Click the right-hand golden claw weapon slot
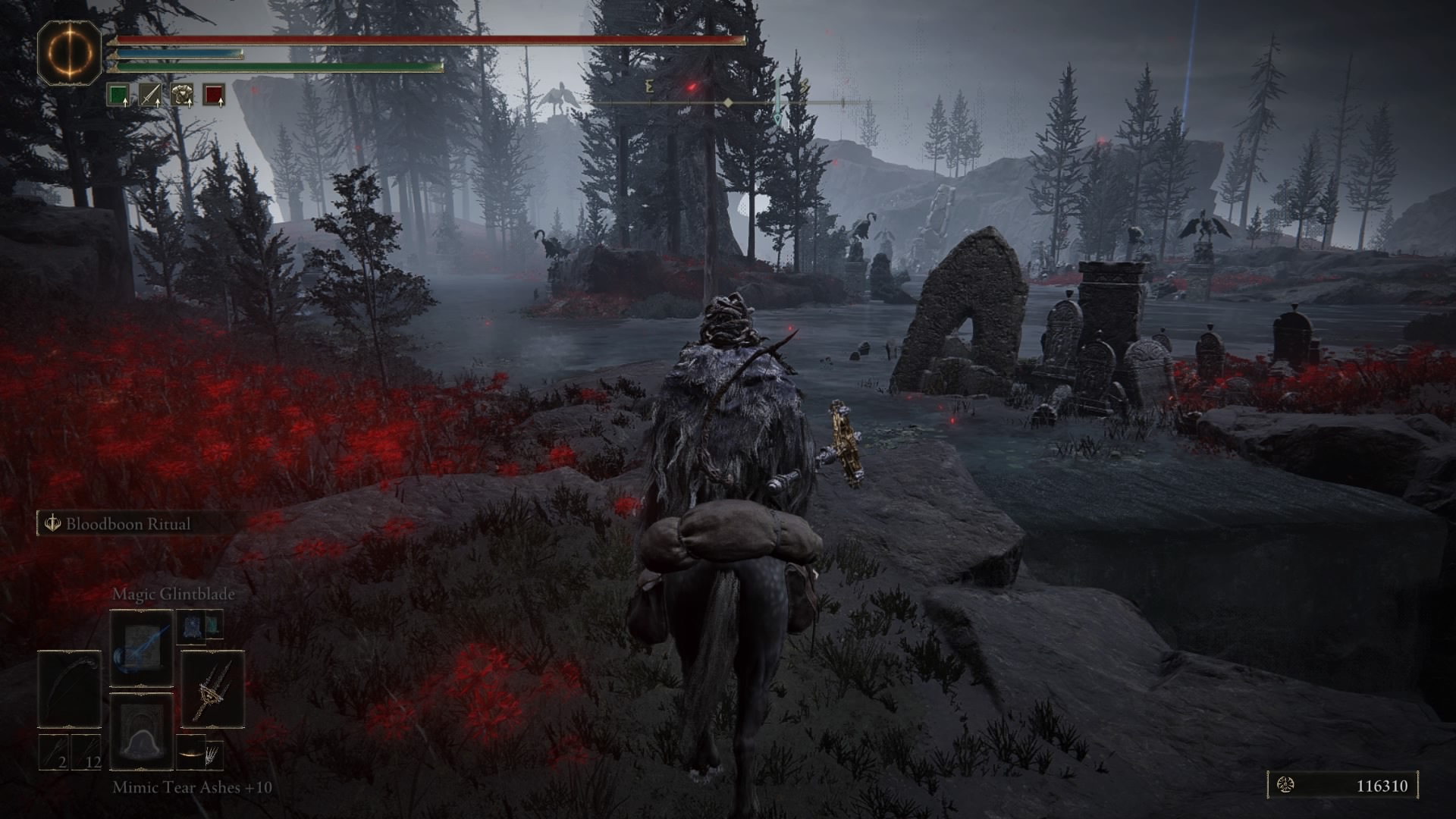The width and height of the screenshot is (1456, 819). point(212,689)
